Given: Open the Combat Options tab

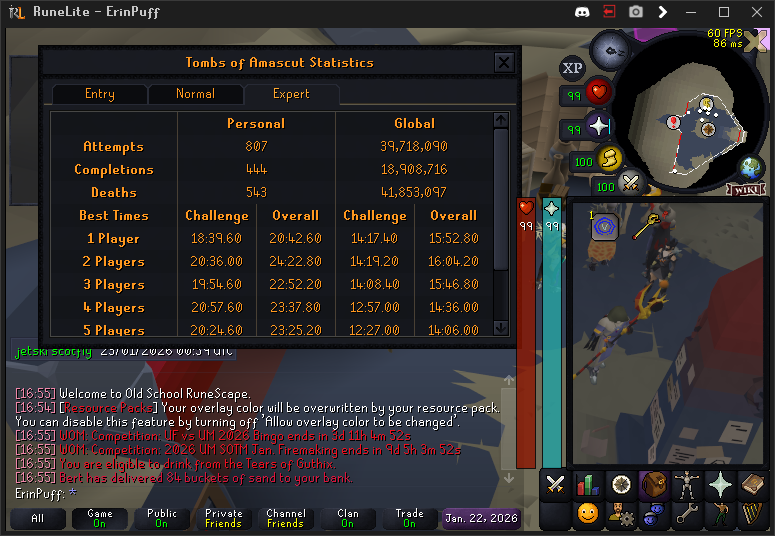Looking at the screenshot, I should (555, 485).
